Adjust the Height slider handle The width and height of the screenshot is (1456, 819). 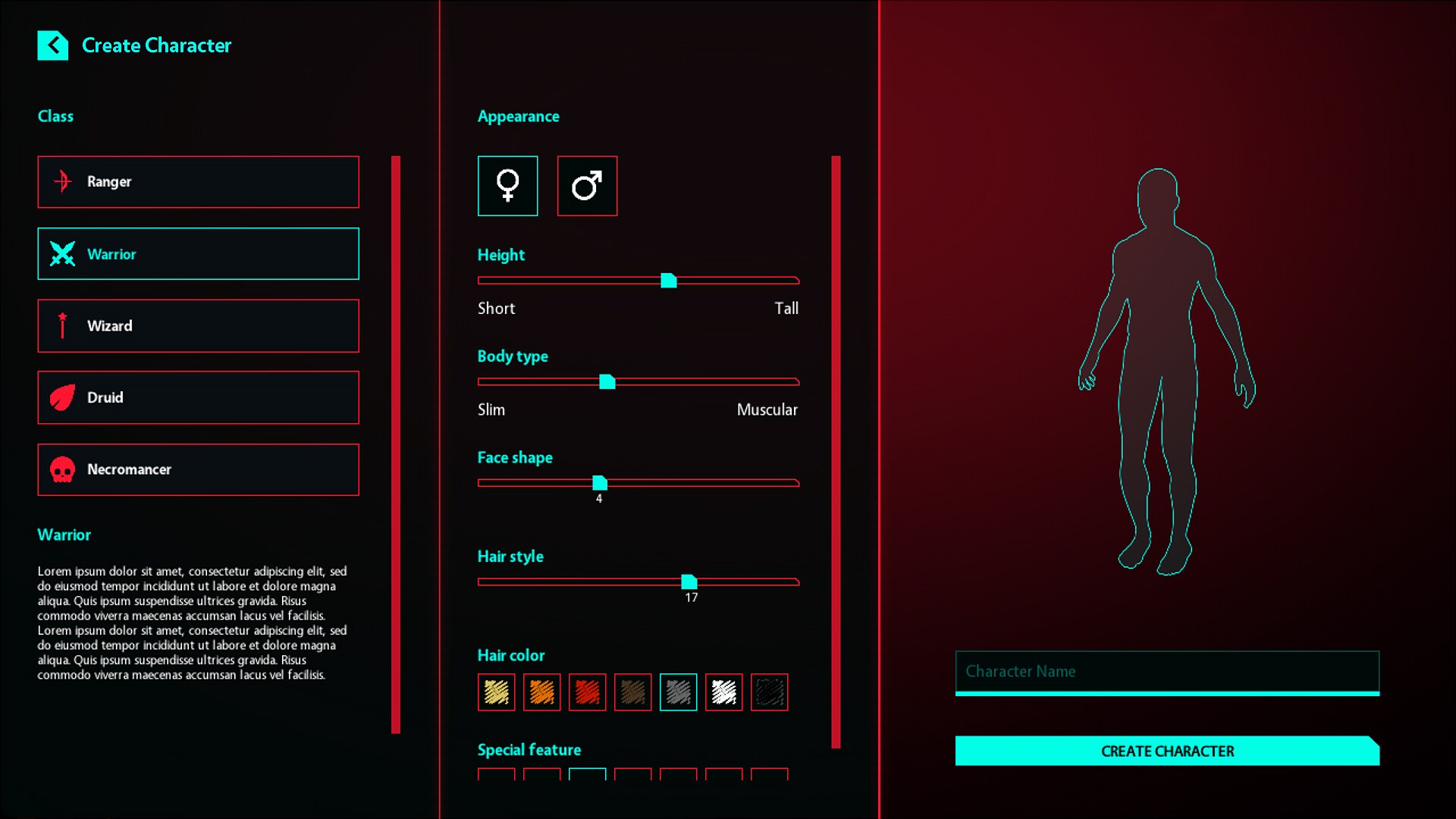[x=669, y=280]
